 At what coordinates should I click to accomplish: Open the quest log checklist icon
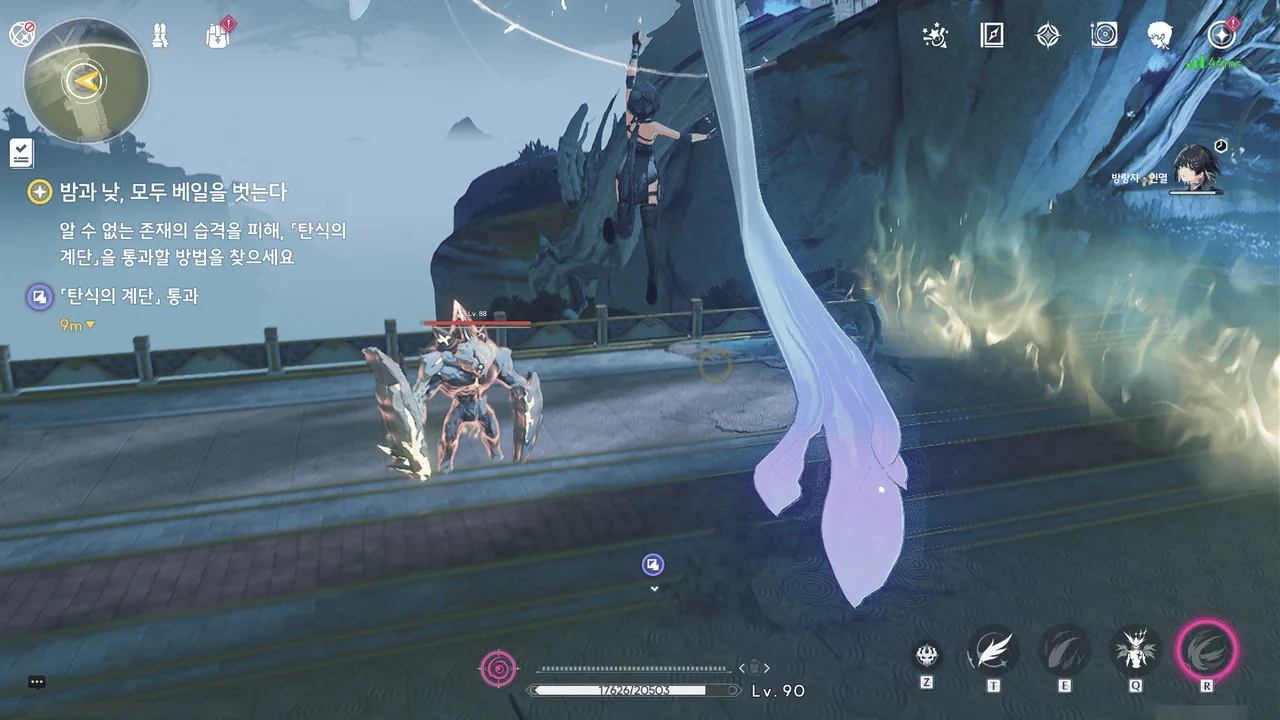22,153
